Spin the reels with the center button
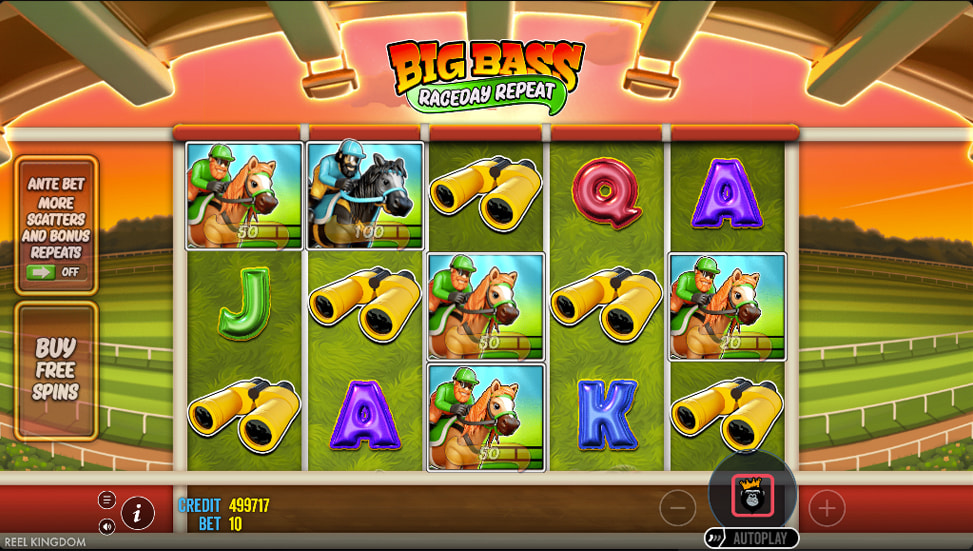Screen dimensions: 973x551 point(752,495)
